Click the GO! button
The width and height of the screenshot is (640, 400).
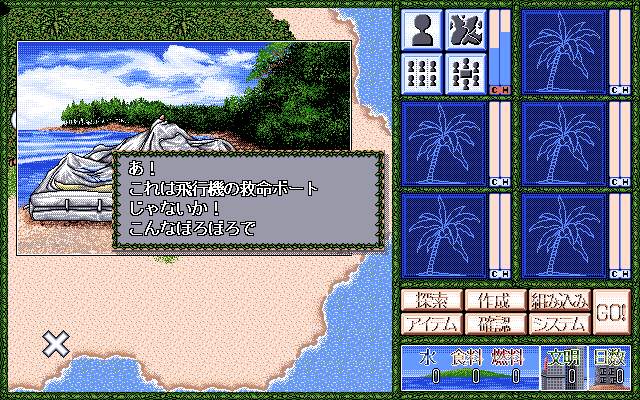coord(610,311)
